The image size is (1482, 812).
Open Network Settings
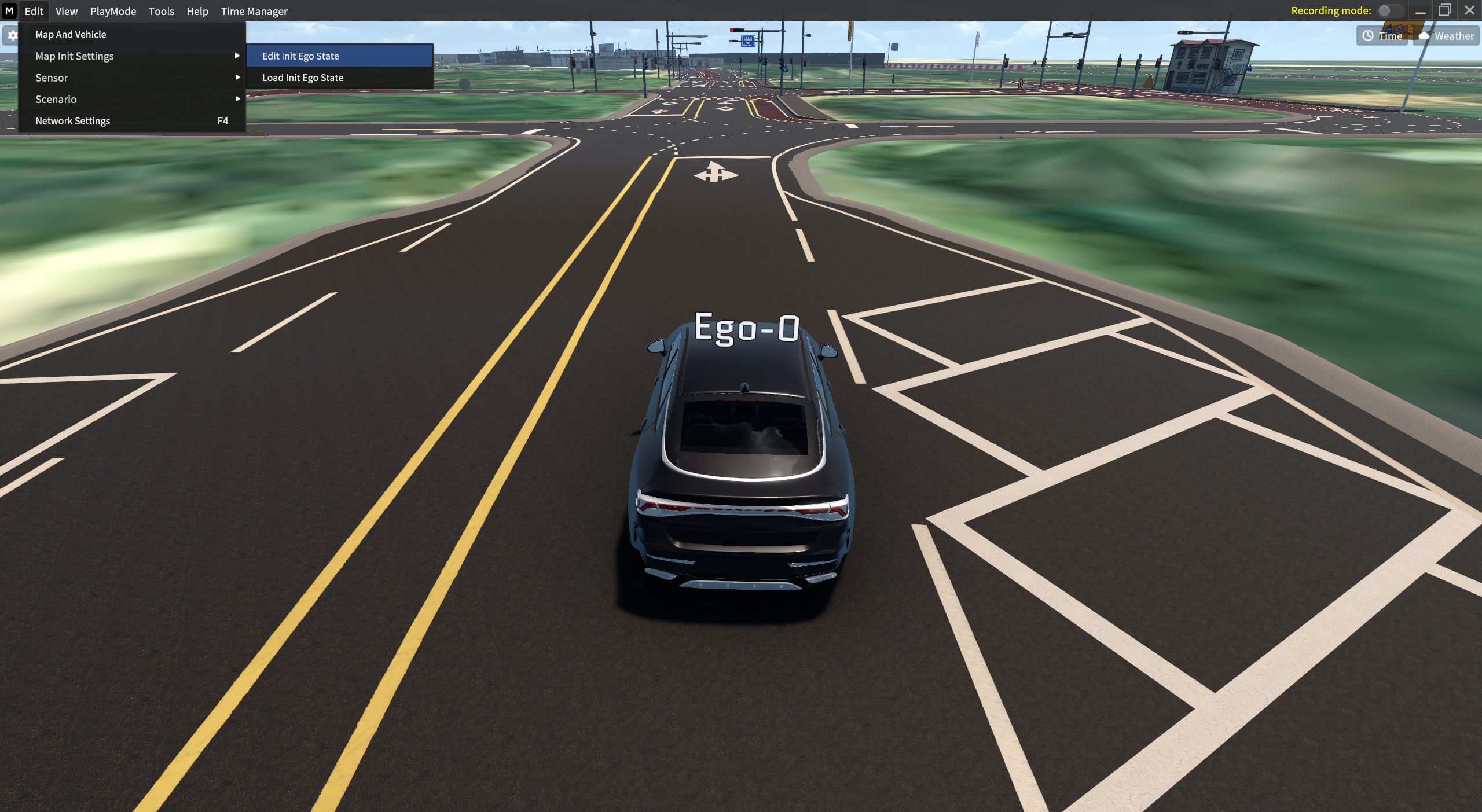[x=72, y=120]
